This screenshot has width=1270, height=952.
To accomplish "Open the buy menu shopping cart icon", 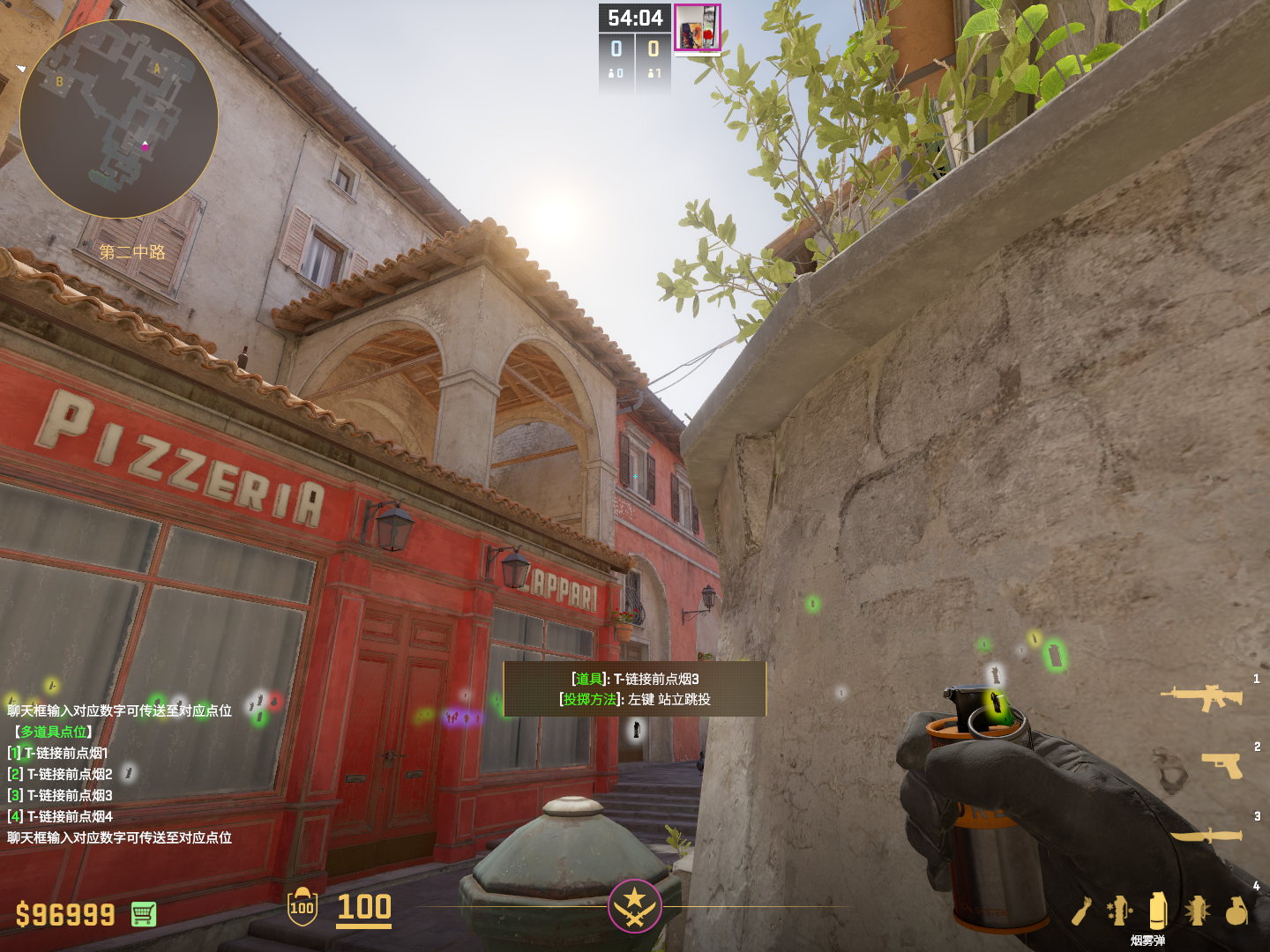I will coord(144,914).
